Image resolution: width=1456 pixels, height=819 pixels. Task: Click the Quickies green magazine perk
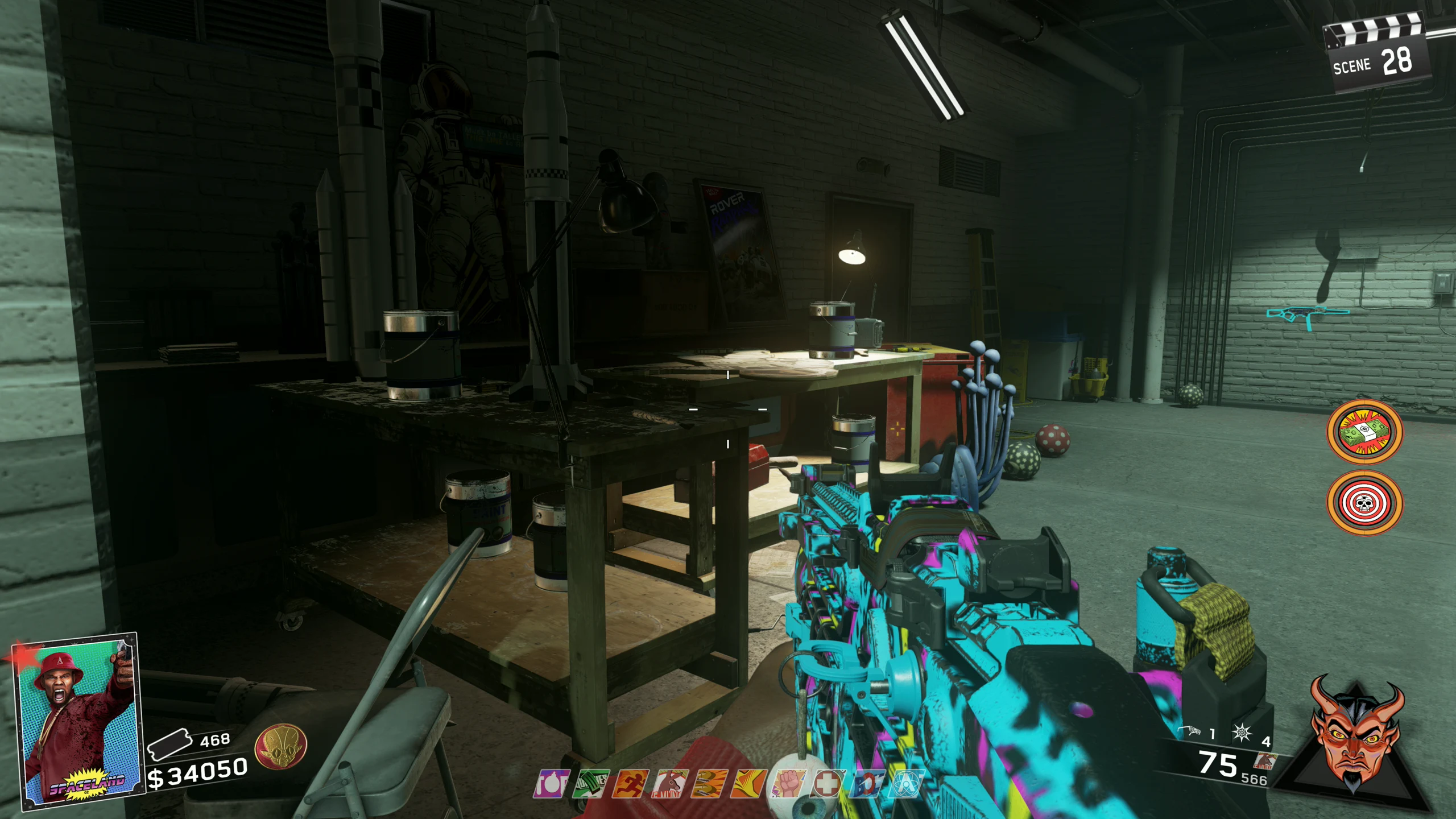[x=591, y=784]
